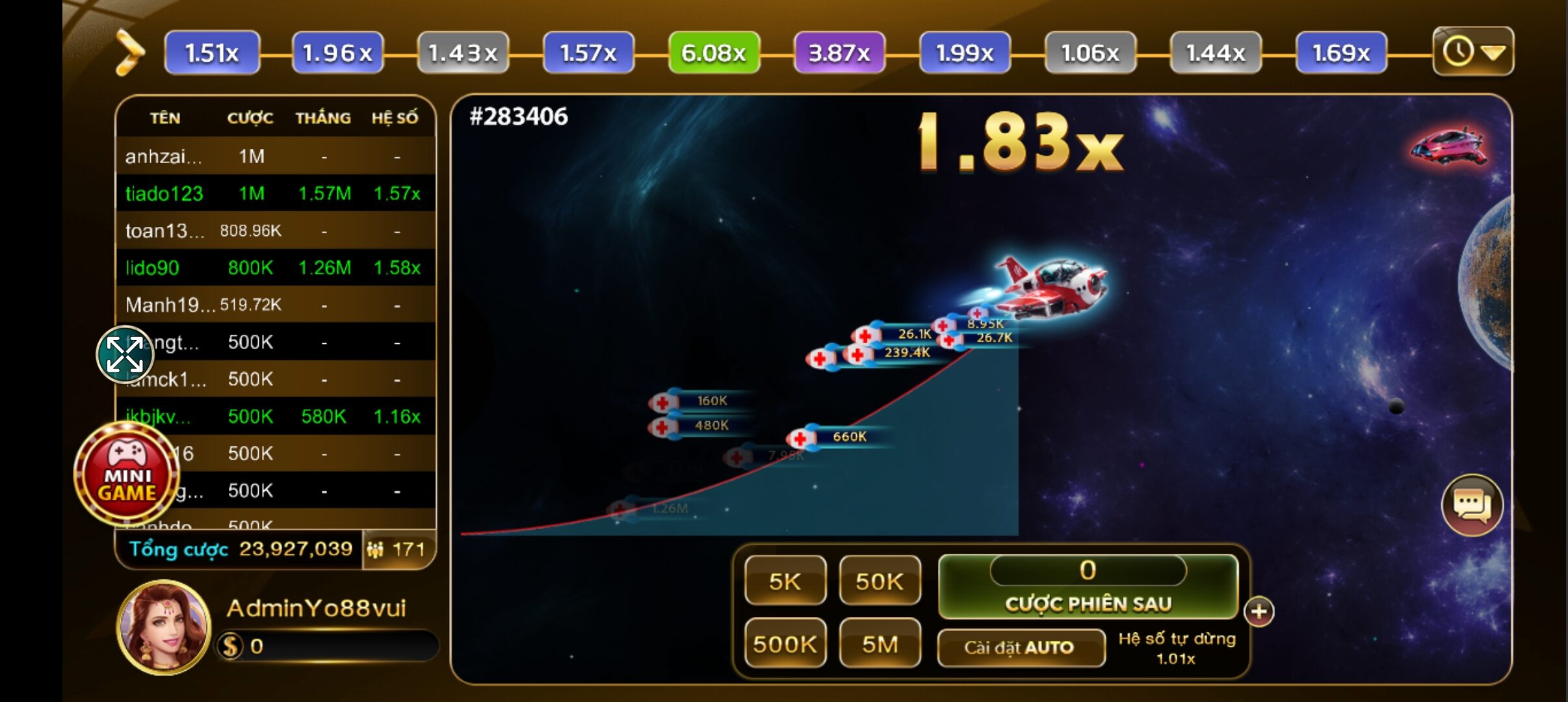Click the yellow arrow beside multiplier history
1568x702 pixels.
130,53
